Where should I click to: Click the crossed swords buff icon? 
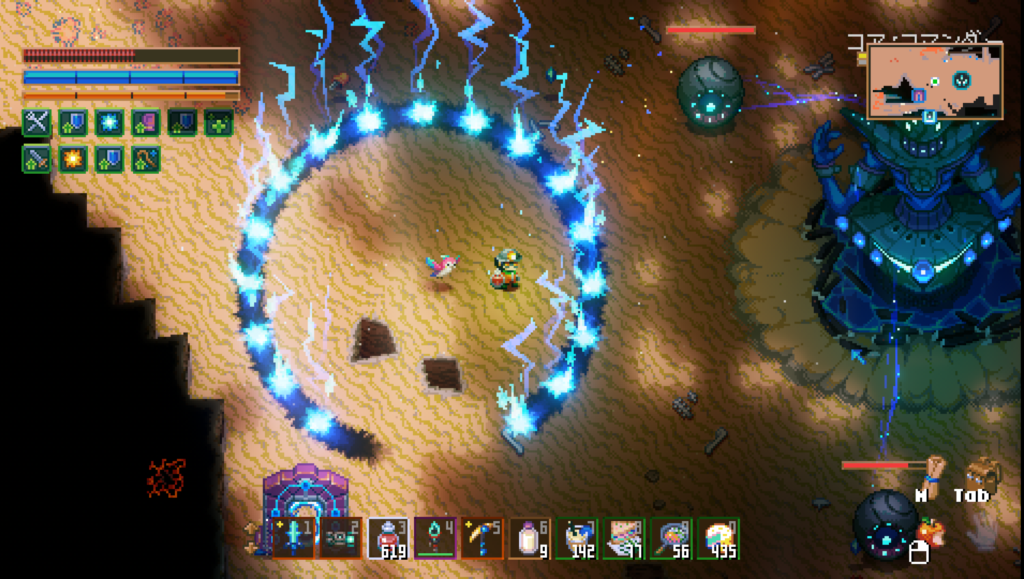tap(37, 122)
